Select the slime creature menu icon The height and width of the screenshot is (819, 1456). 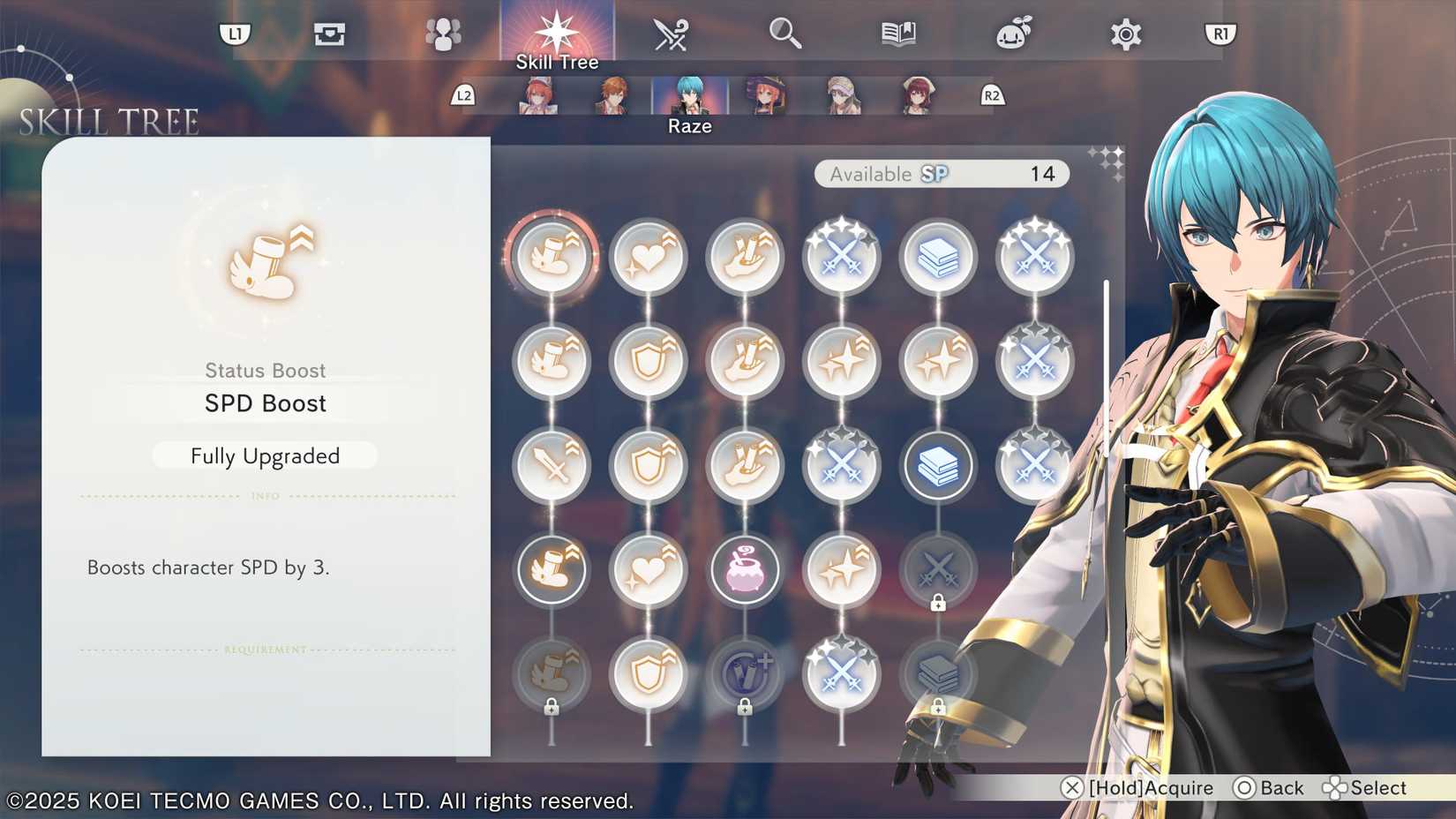[1013, 34]
